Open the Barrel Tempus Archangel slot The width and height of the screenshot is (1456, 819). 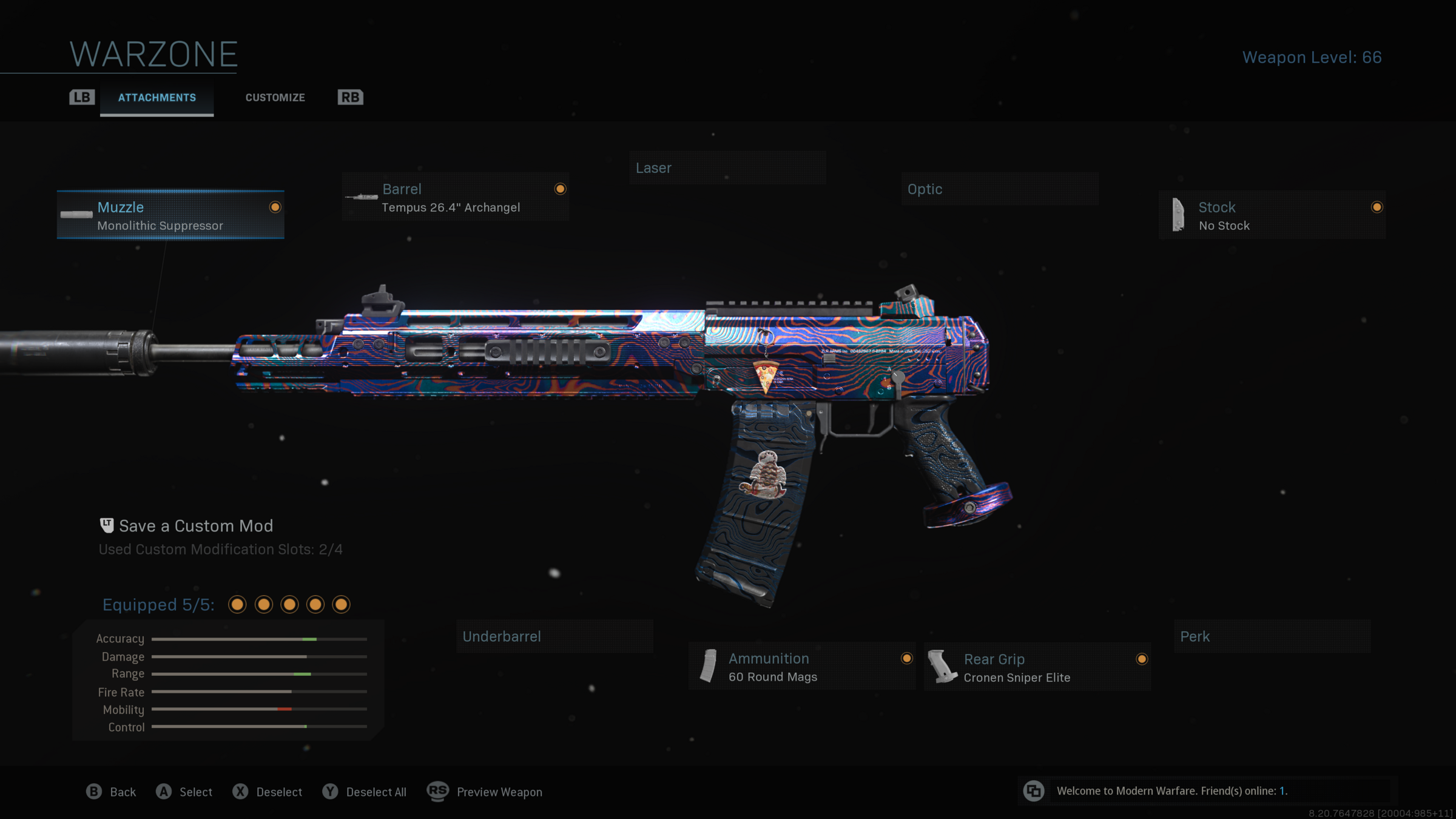click(x=456, y=197)
